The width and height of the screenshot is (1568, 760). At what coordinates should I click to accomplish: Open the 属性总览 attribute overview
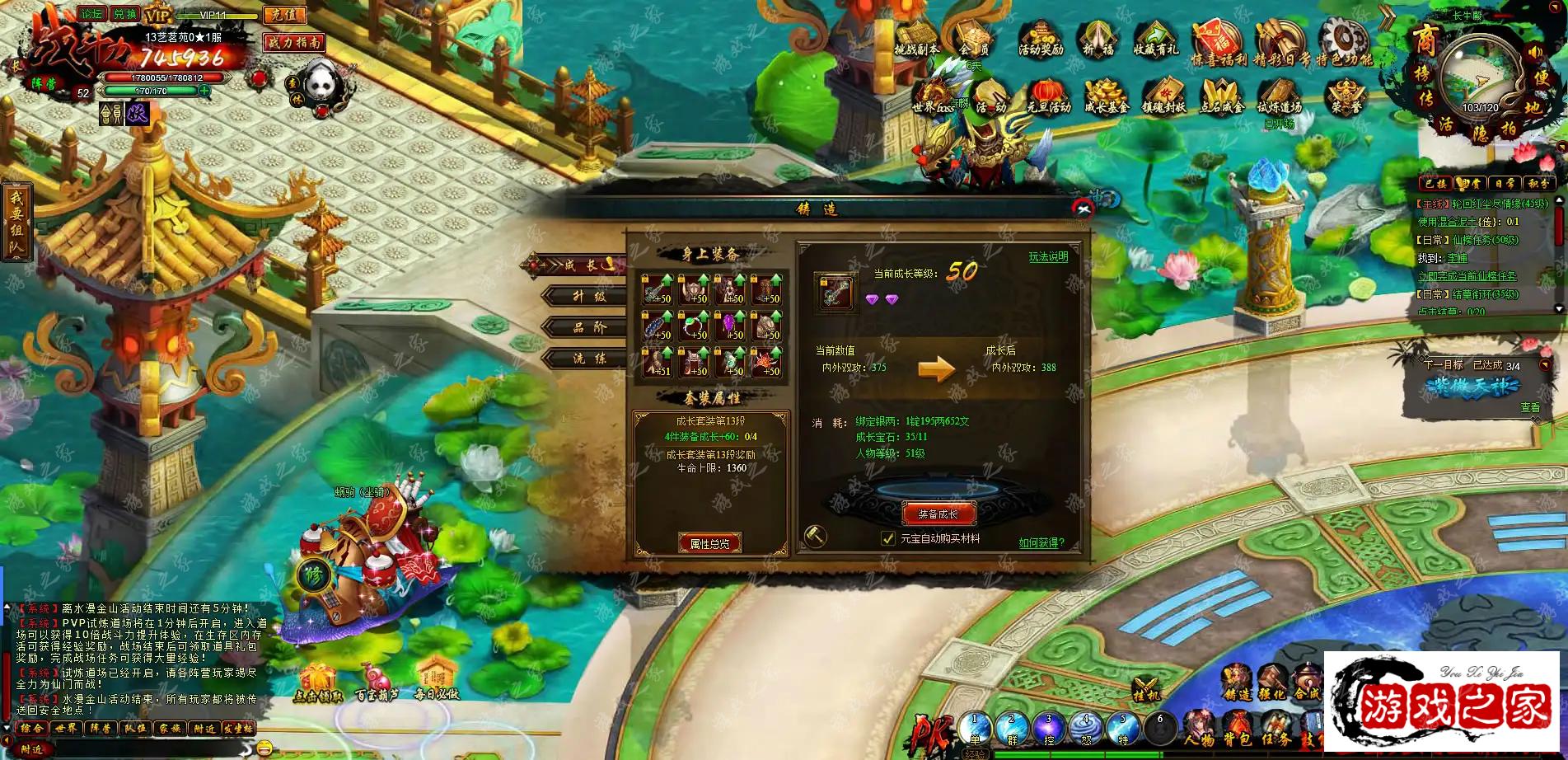(709, 543)
